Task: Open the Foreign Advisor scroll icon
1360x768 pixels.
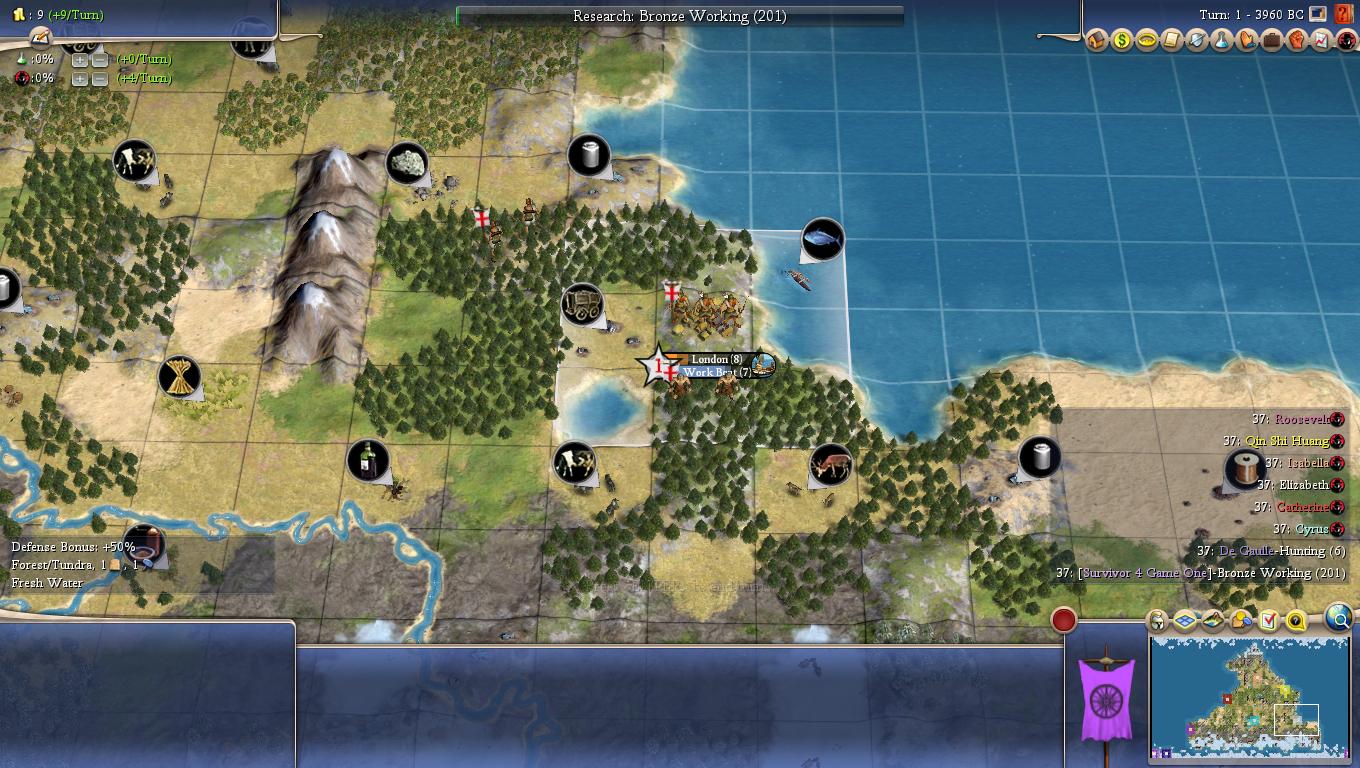Action: pos(1172,41)
